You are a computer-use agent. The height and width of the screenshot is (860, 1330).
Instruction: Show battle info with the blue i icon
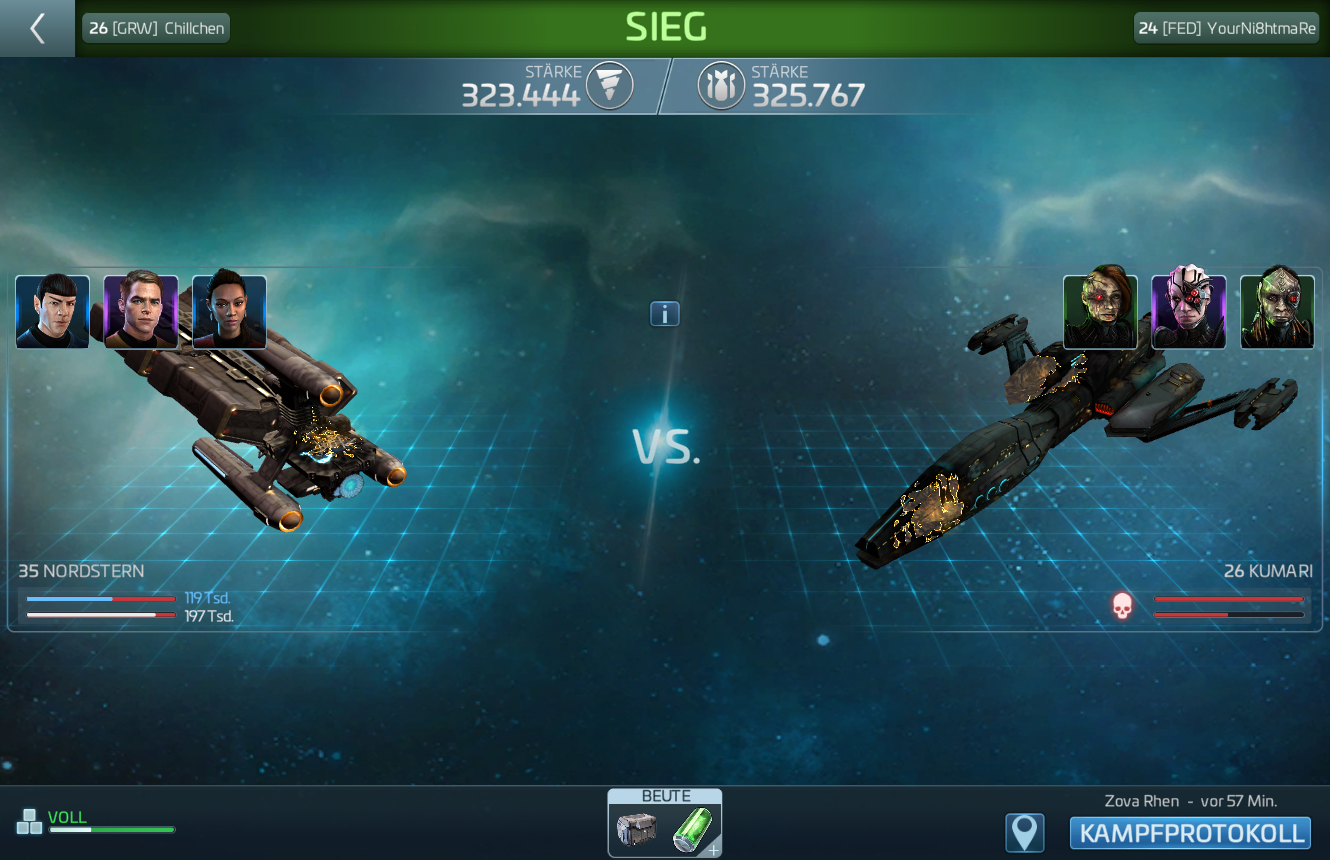coord(665,314)
